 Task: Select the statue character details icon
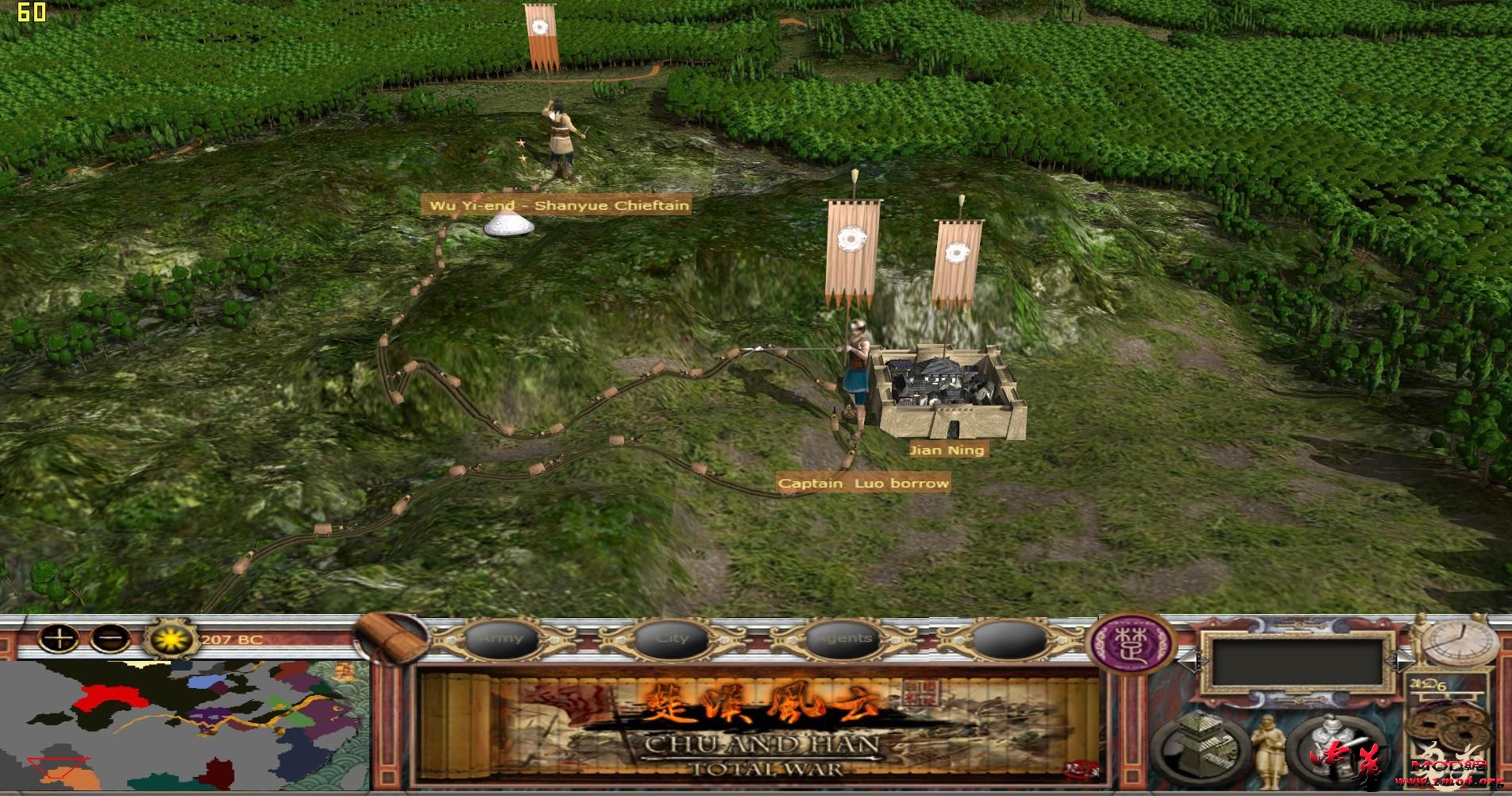pos(1269,748)
